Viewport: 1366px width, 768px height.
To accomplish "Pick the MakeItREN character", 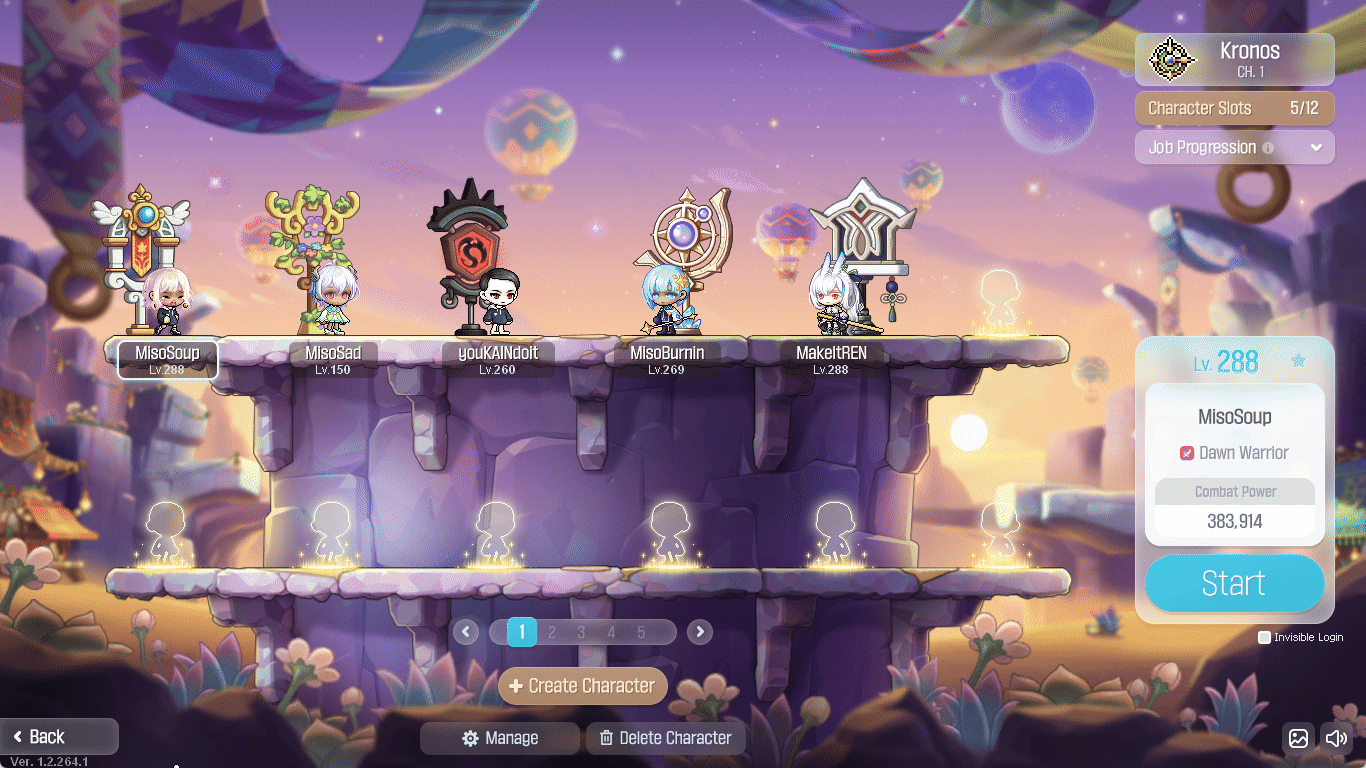I will tap(831, 300).
